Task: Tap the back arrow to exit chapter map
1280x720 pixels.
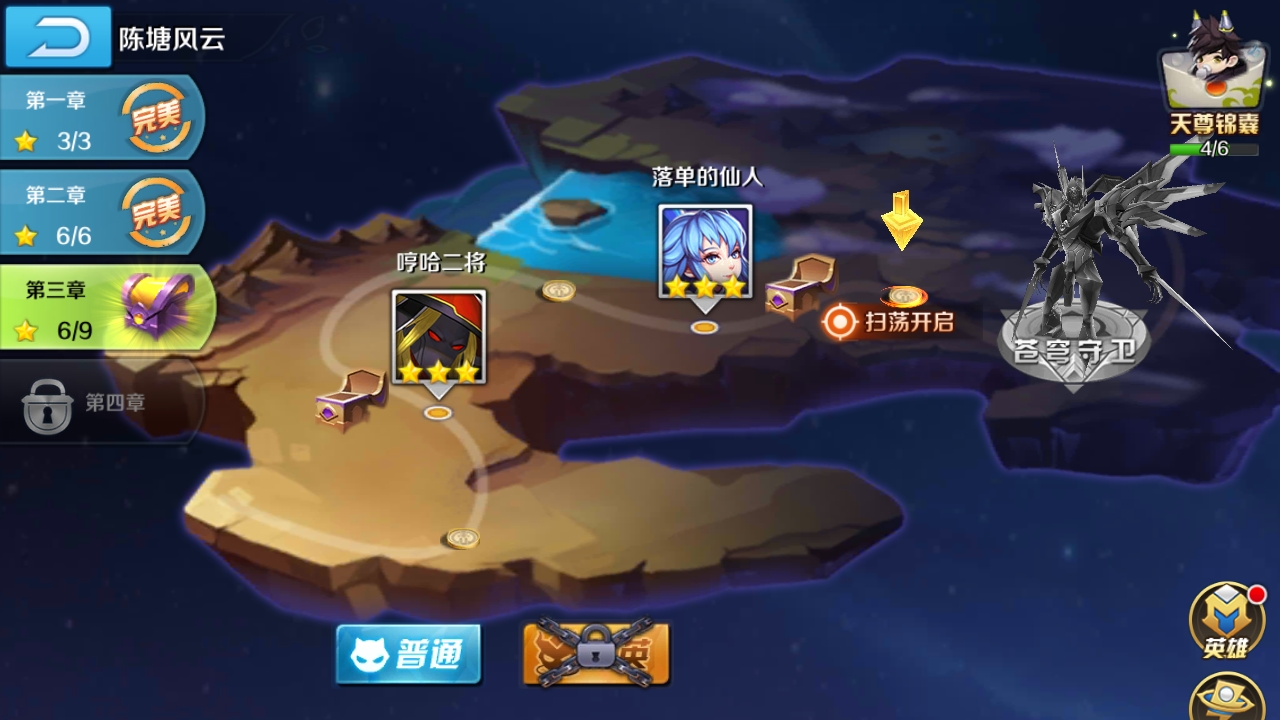Action: pos(57,37)
